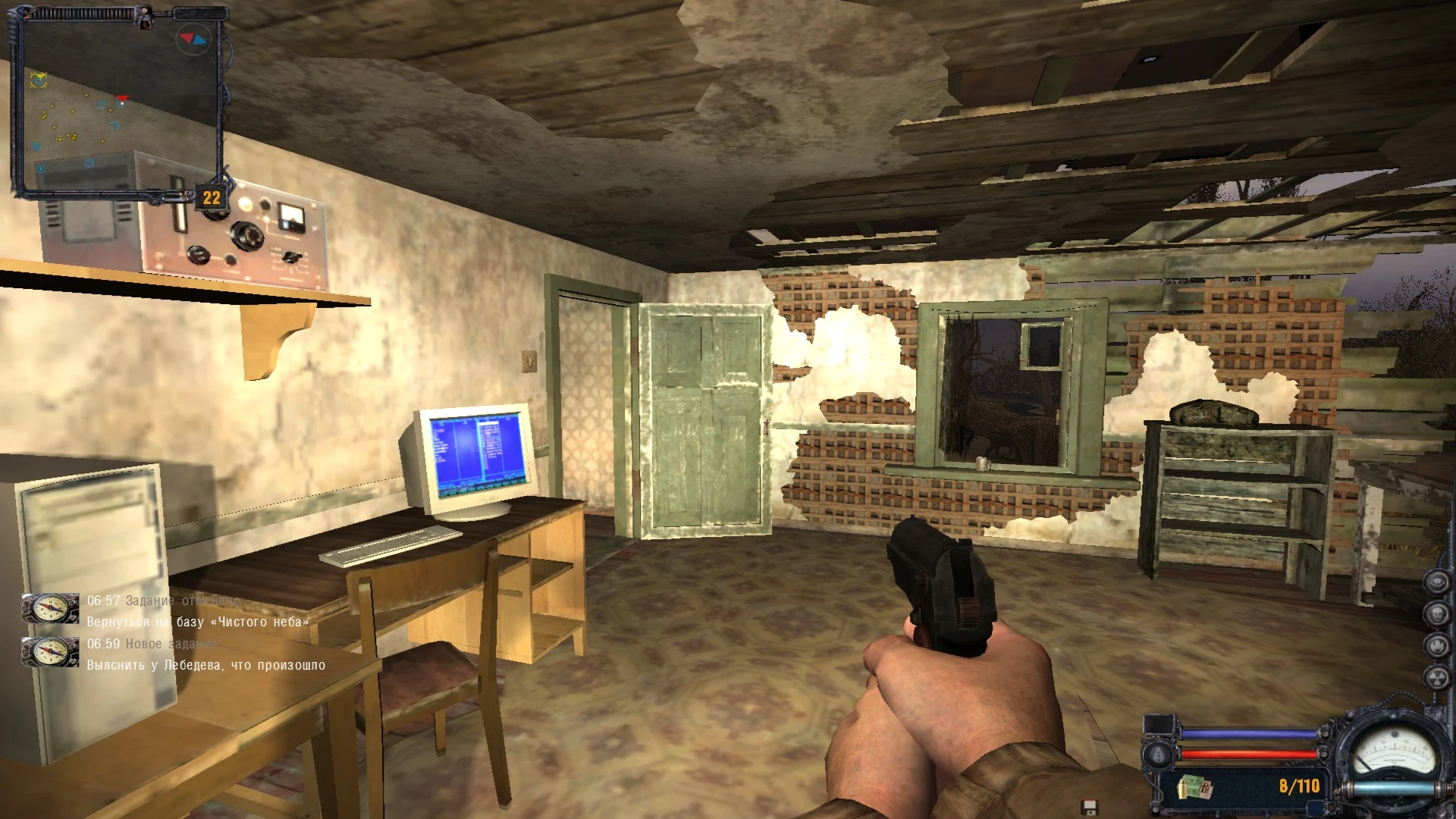This screenshot has height=819, width=1456.
Task: Click the eye visibility indicator icon
Action: pyautogui.click(x=1438, y=582)
